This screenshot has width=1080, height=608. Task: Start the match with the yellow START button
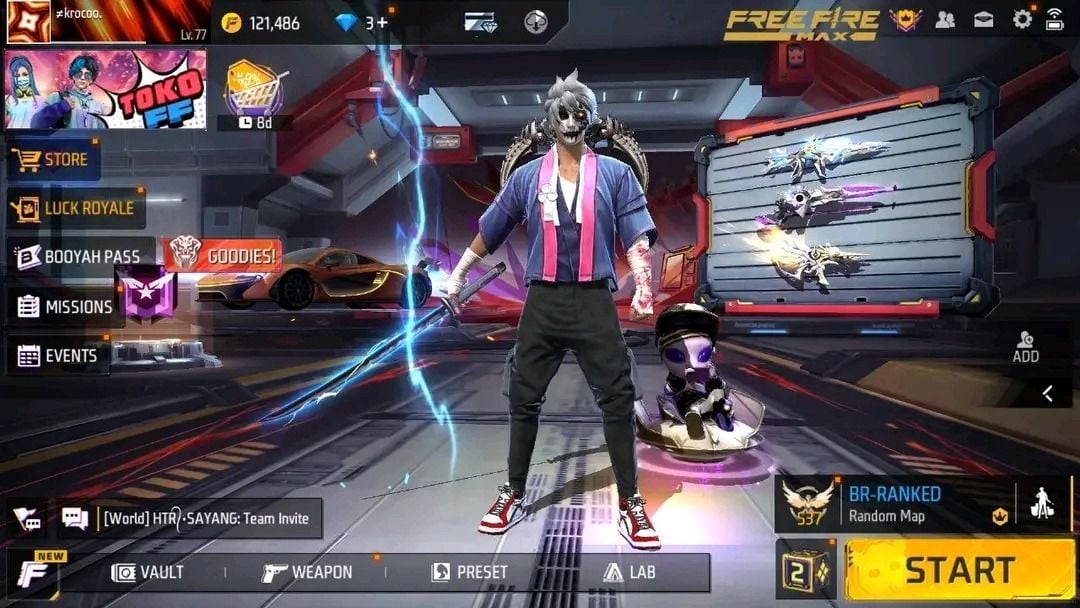pyautogui.click(x=959, y=570)
